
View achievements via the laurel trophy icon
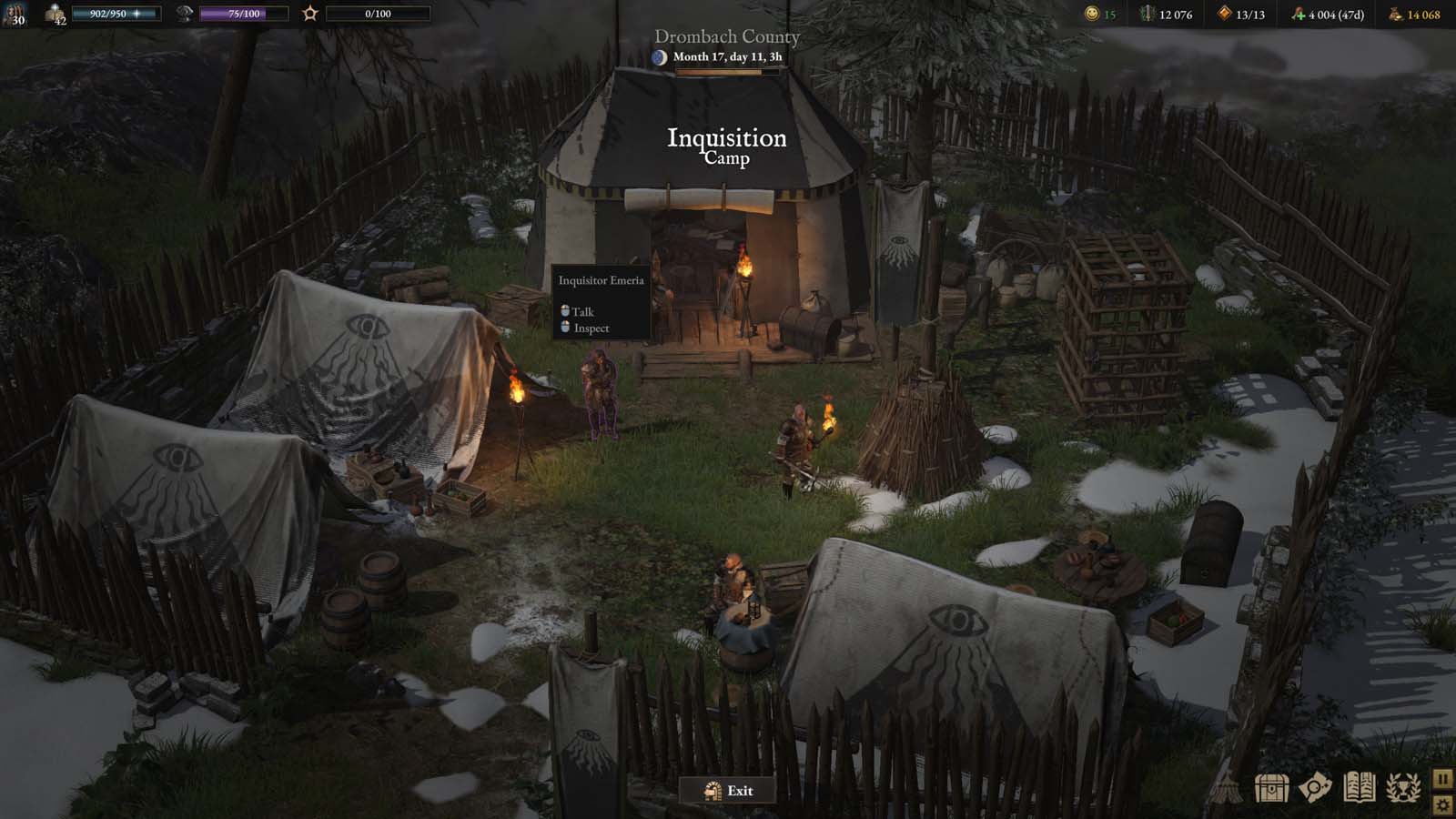click(1402, 789)
